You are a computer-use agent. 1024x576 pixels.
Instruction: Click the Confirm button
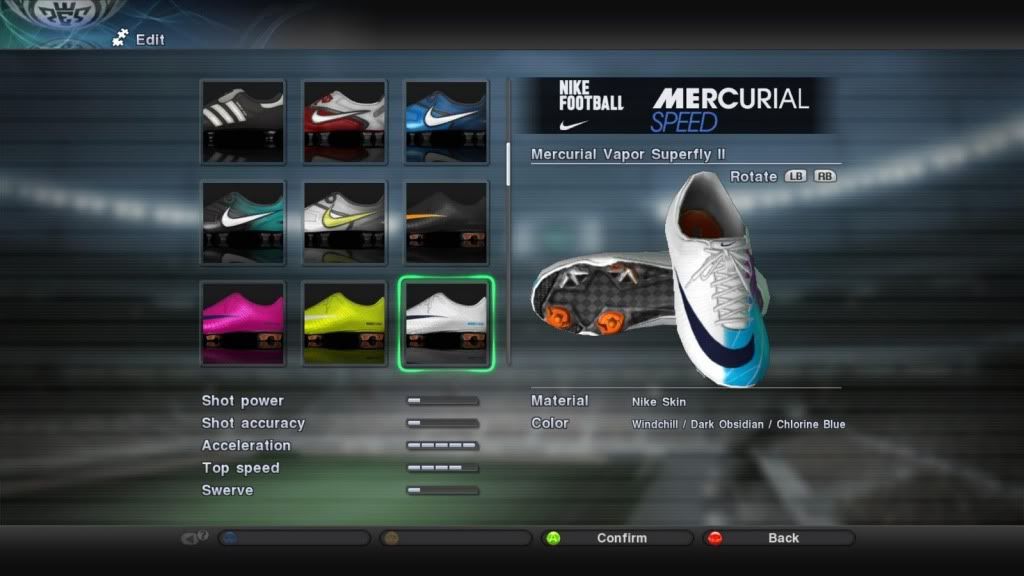click(x=620, y=538)
